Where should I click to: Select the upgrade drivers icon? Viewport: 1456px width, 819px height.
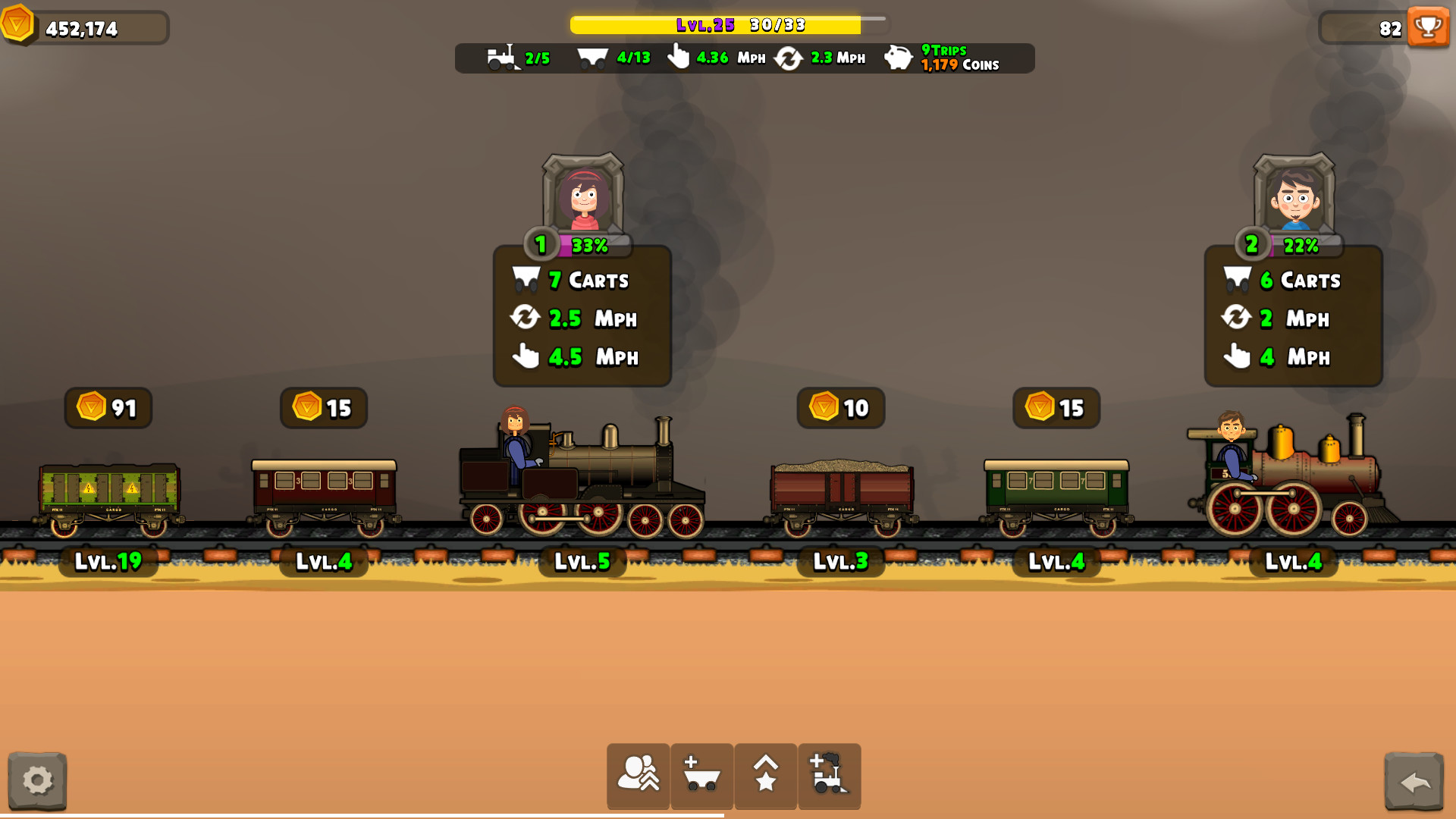click(638, 776)
